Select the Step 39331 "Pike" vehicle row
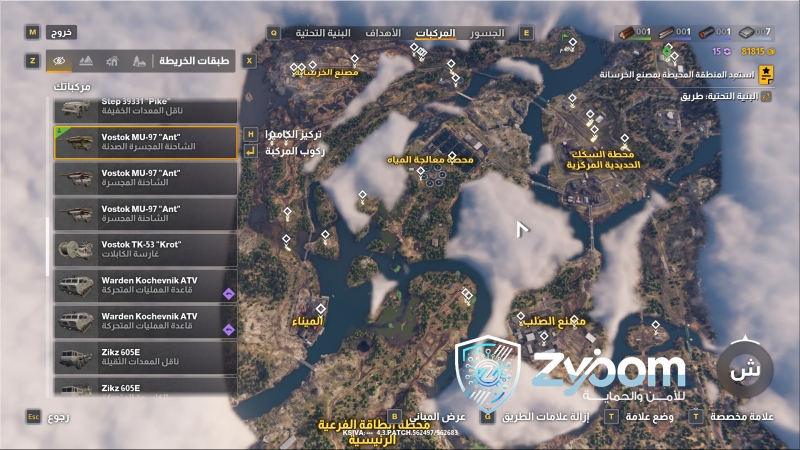The width and height of the screenshot is (800, 450). point(145,106)
